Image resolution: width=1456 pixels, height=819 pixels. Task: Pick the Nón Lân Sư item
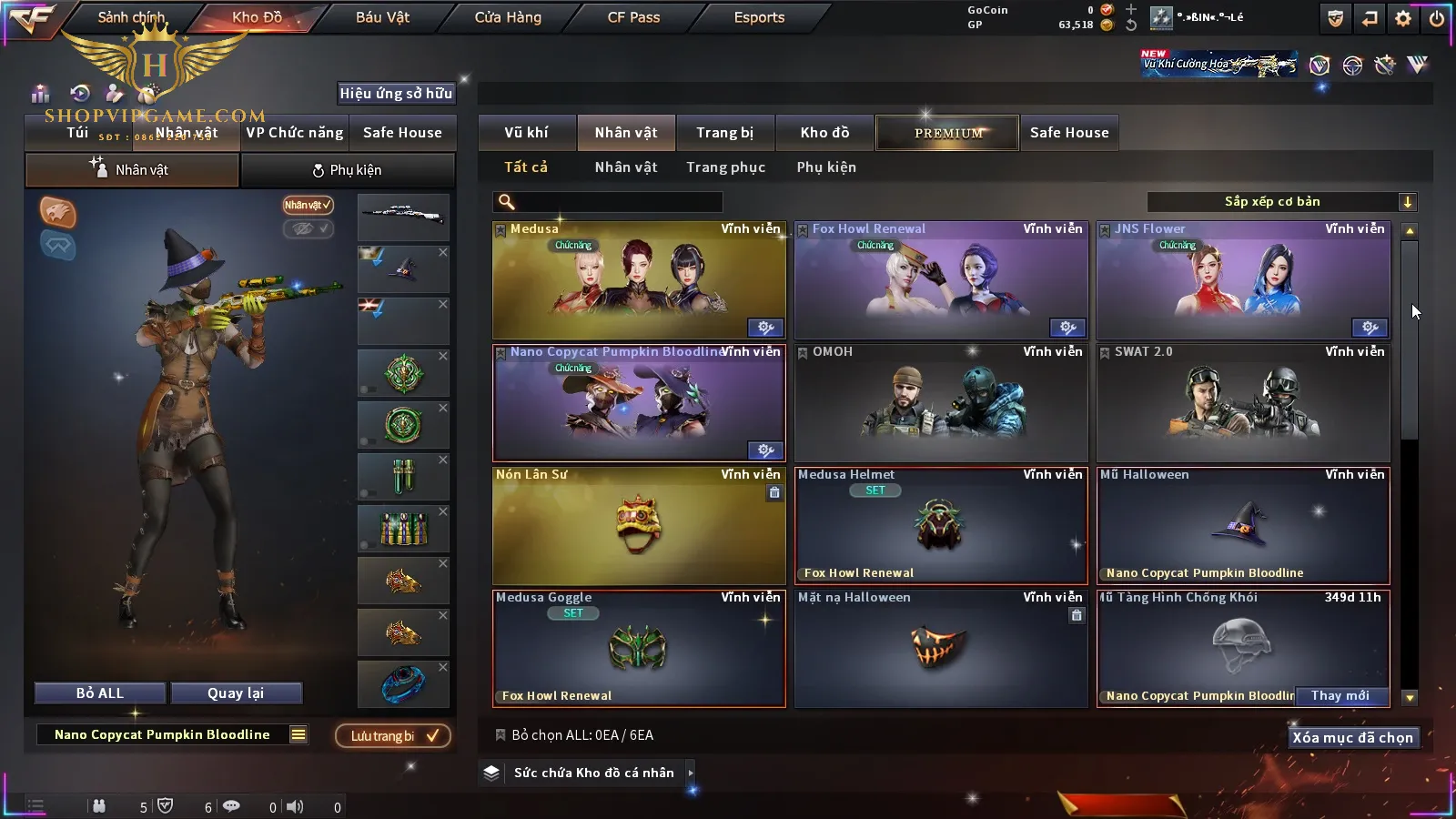point(638,526)
